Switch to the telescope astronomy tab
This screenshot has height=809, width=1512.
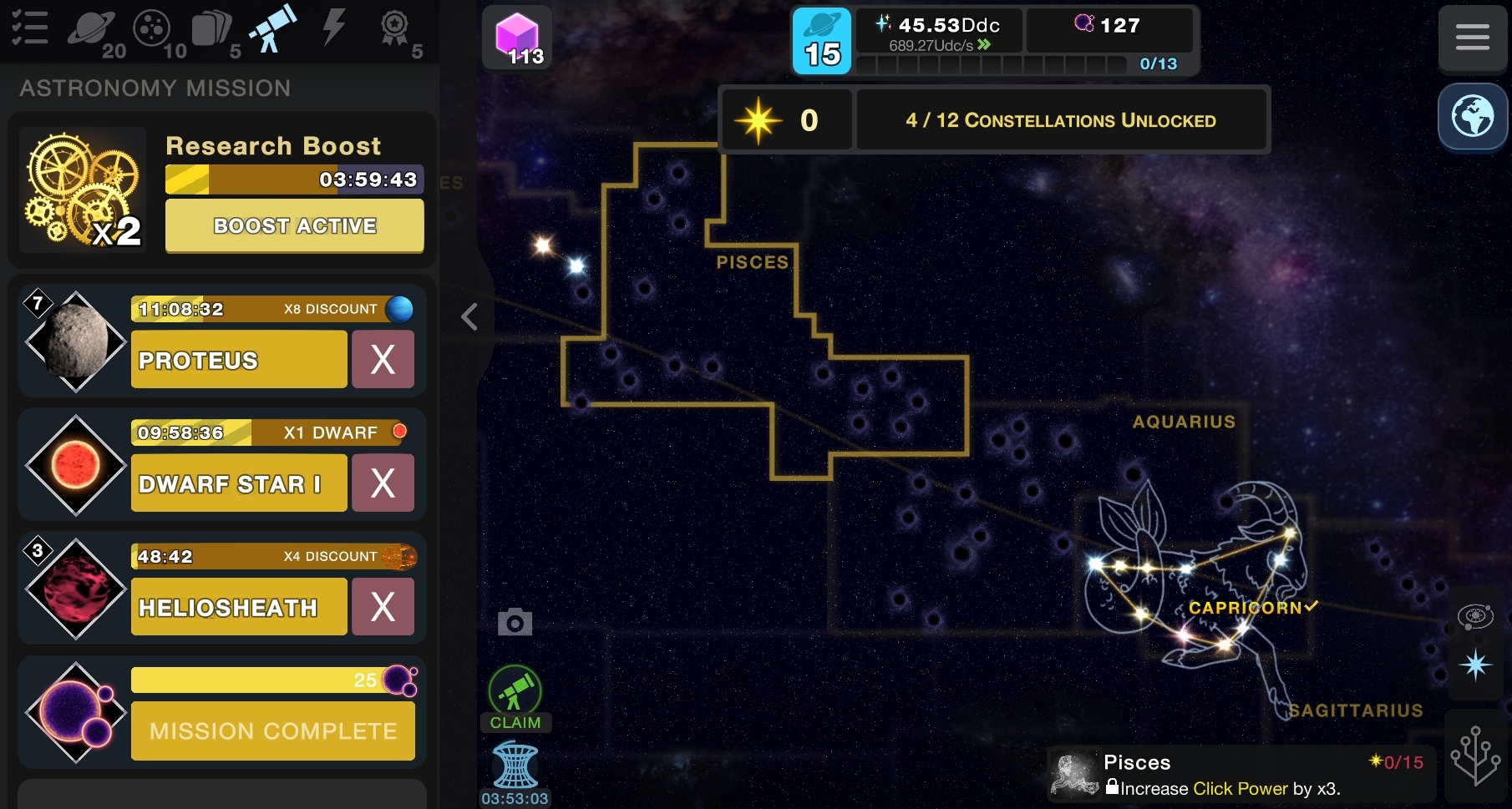[273, 29]
